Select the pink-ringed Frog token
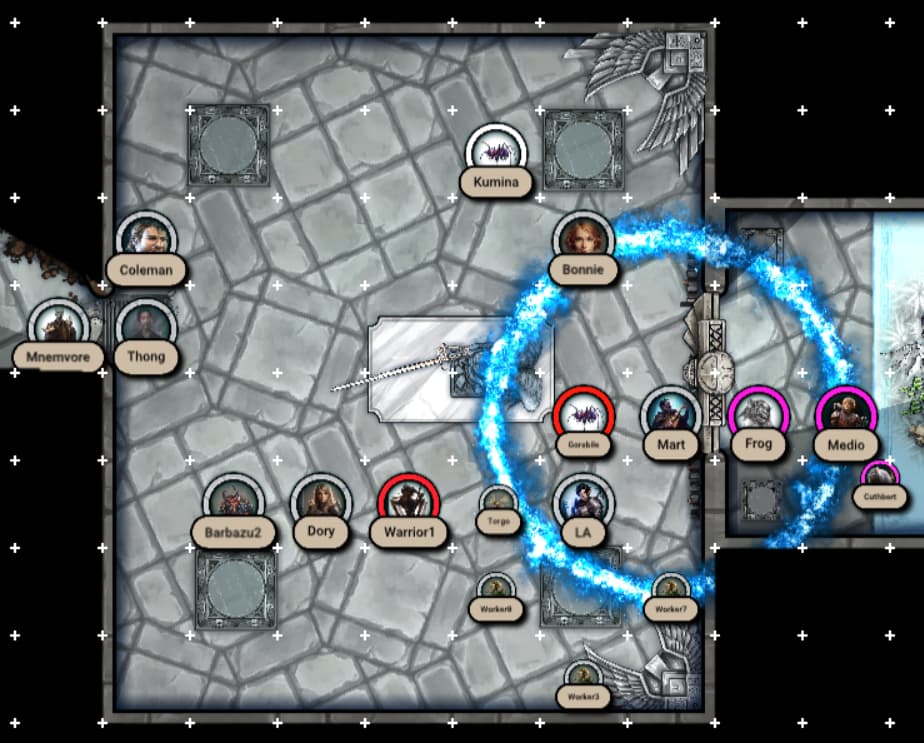 (x=759, y=416)
